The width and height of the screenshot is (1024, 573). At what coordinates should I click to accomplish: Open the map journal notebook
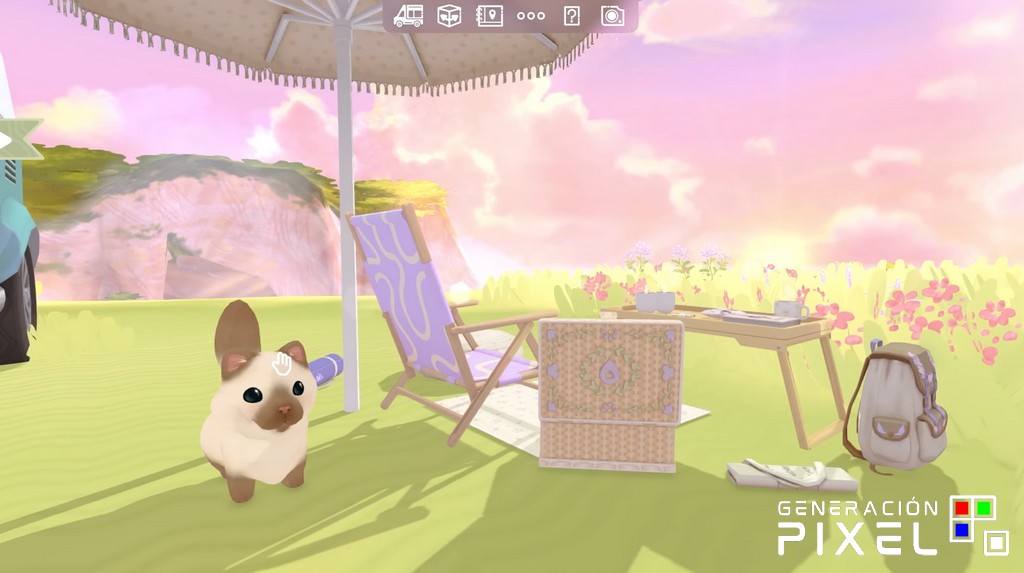point(490,15)
